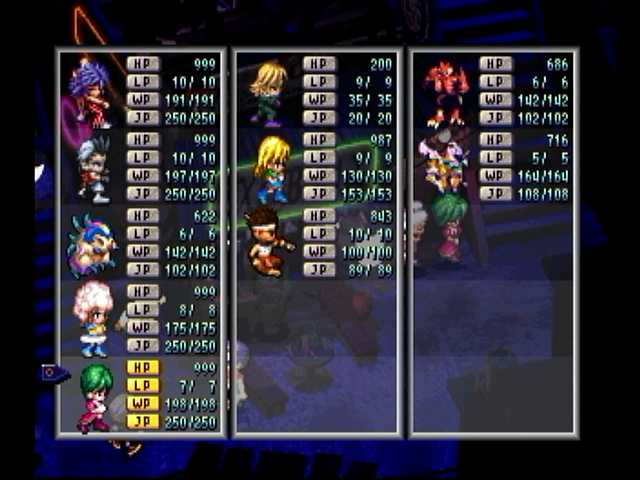This screenshot has width=640, height=480.
Task: Pick the brown-haired fighter in orange
Action: (x=268, y=243)
